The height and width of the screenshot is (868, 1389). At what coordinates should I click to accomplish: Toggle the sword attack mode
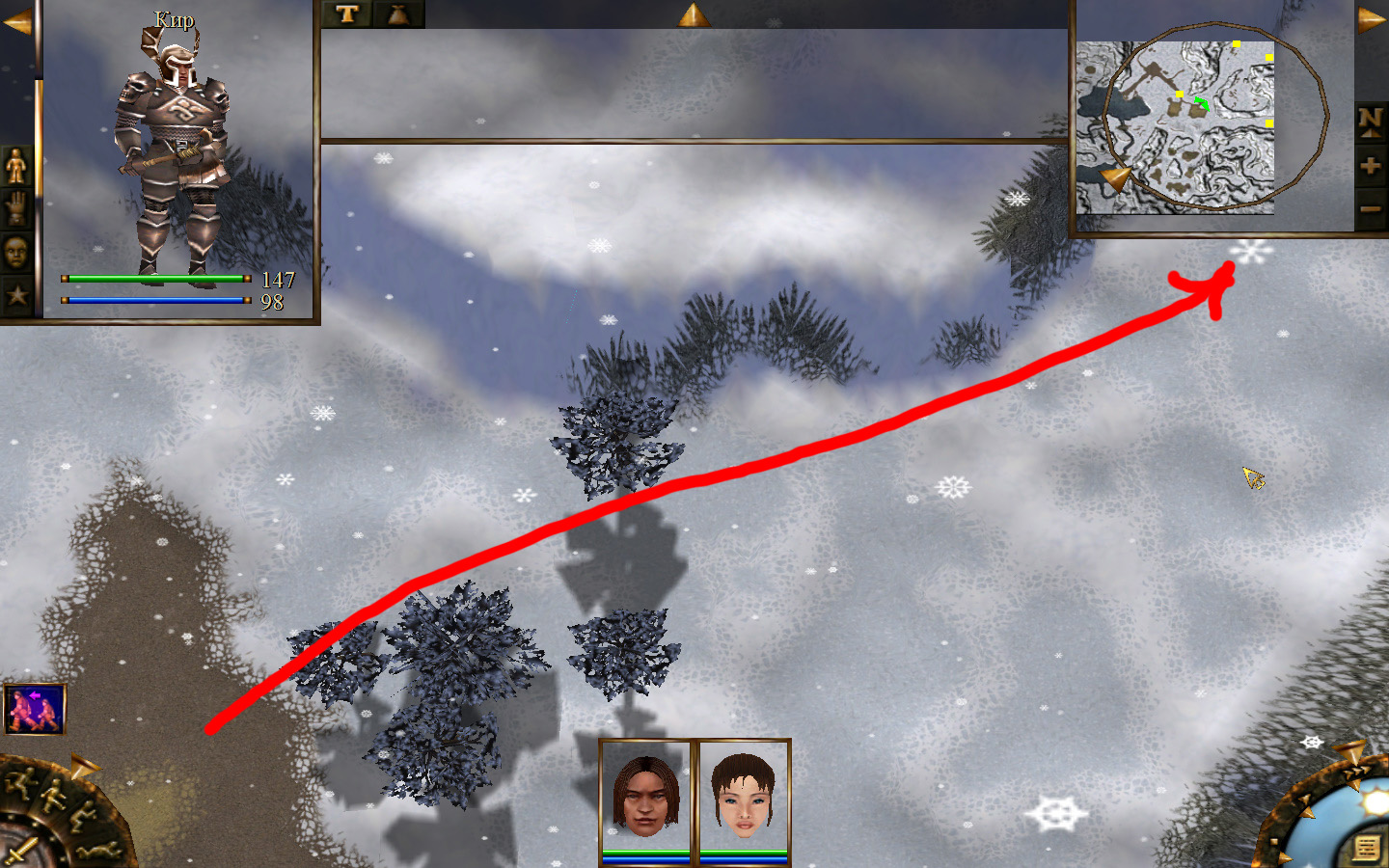pyautogui.click(x=19, y=851)
